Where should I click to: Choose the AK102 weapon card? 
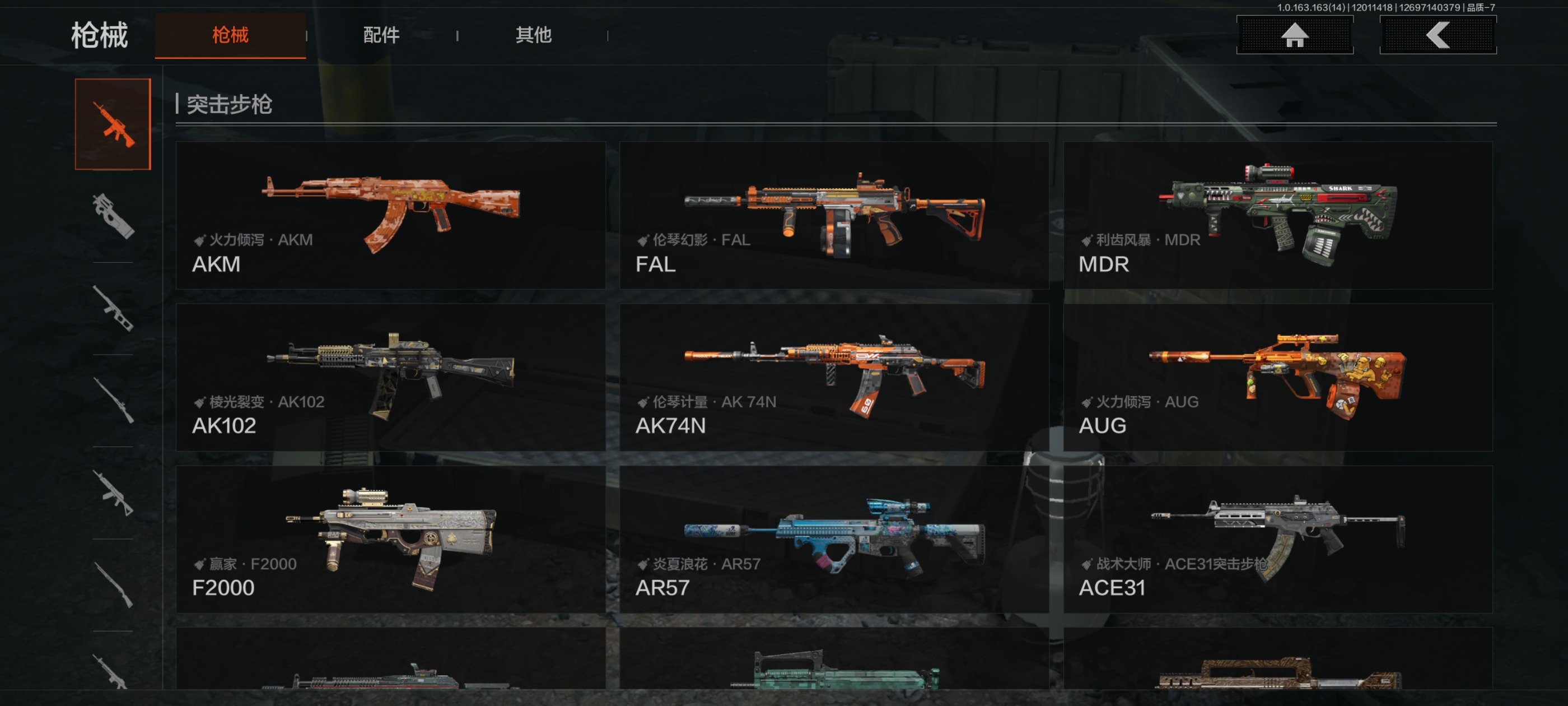(390, 377)
